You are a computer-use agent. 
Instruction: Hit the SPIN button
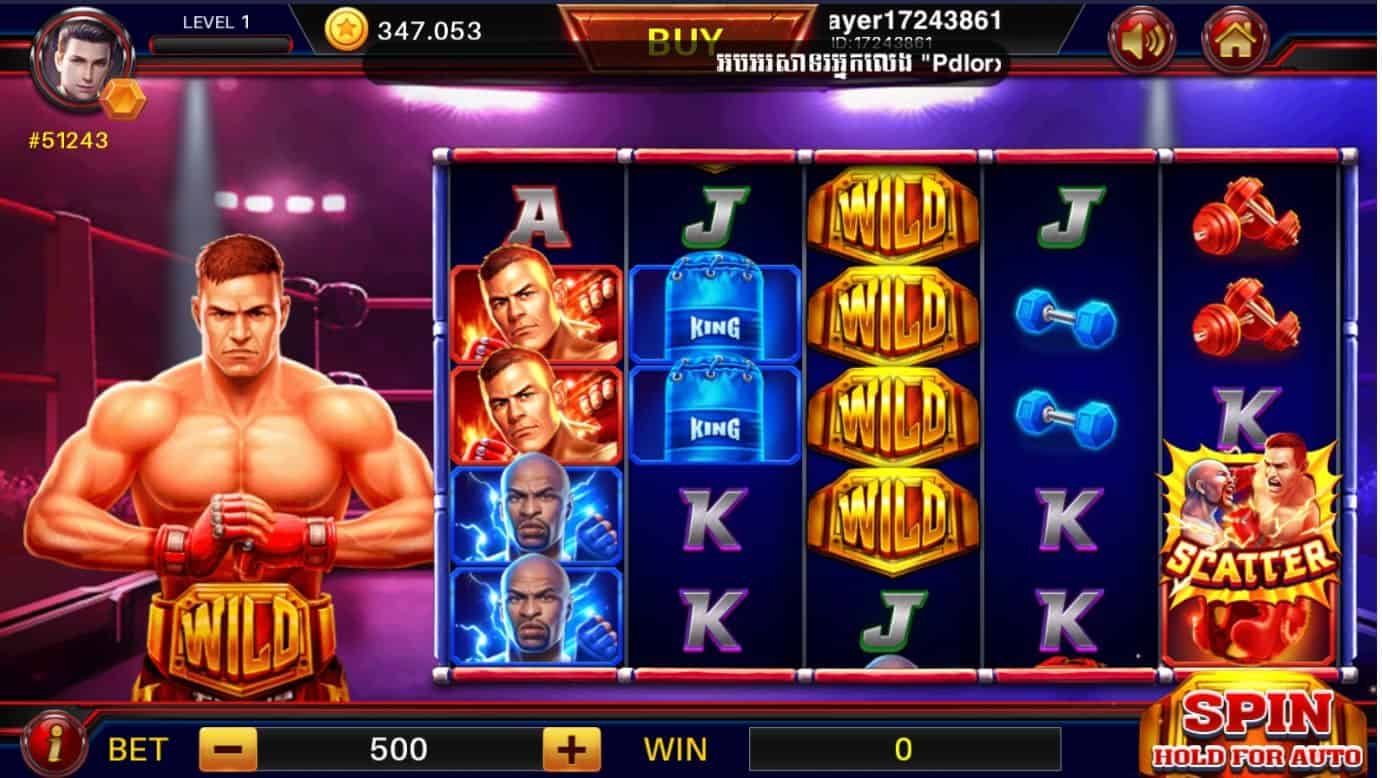(x=1257, y=727)
